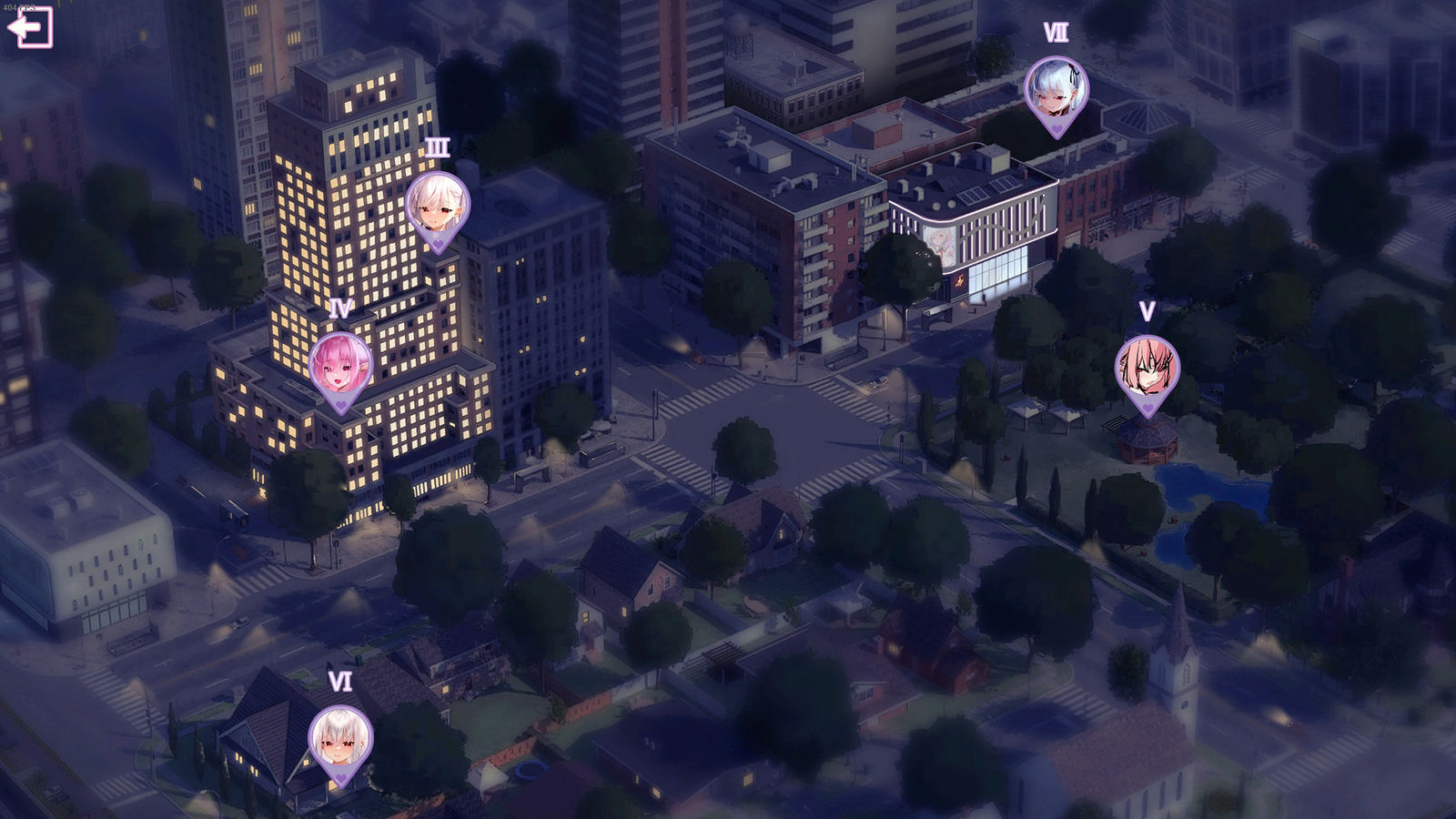Choose the pink-haired character pin IV
Screen dimensions: 1456x819
tap(340, 367)
